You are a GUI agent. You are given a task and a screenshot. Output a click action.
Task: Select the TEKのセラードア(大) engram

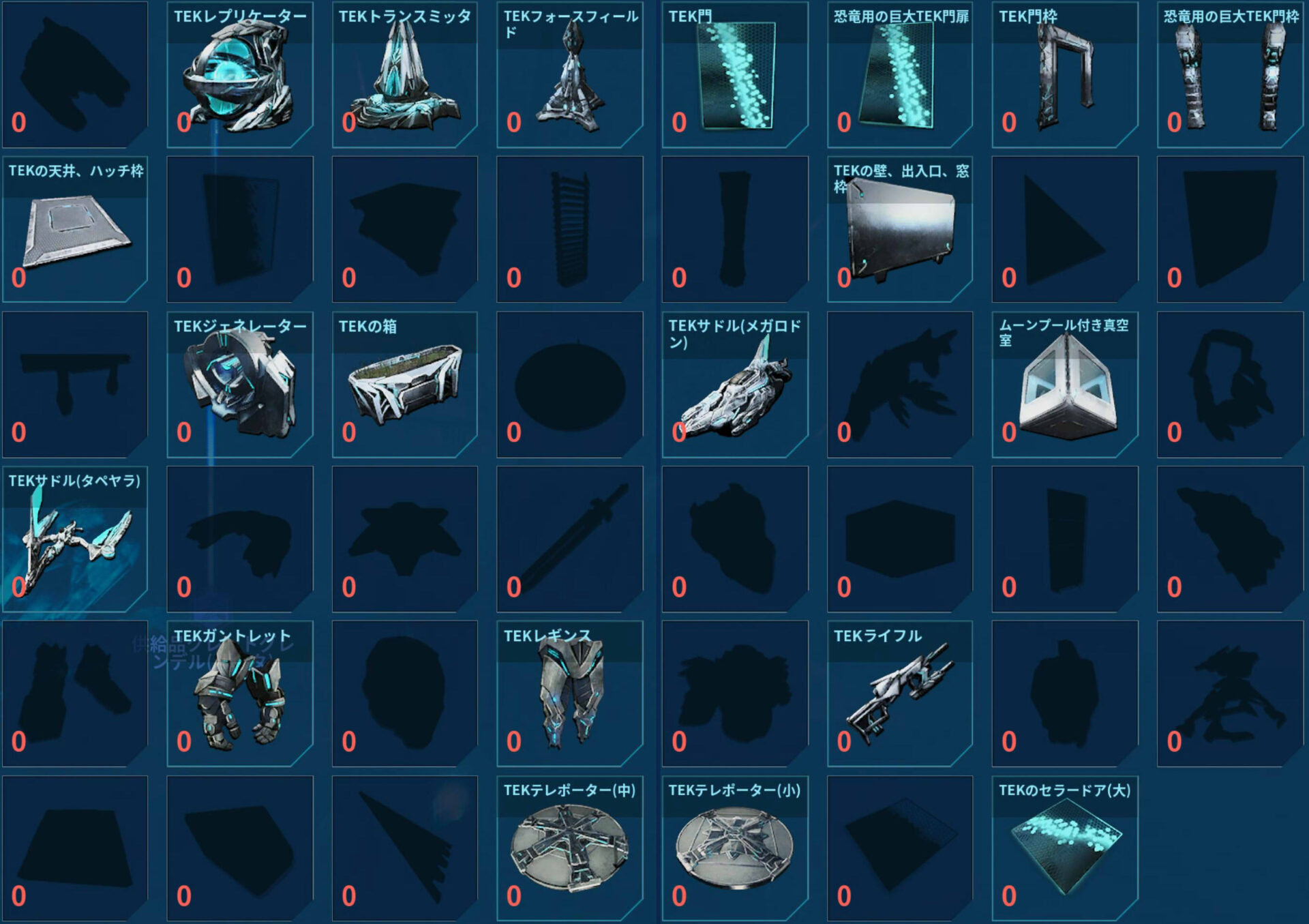coord(1064,849)
